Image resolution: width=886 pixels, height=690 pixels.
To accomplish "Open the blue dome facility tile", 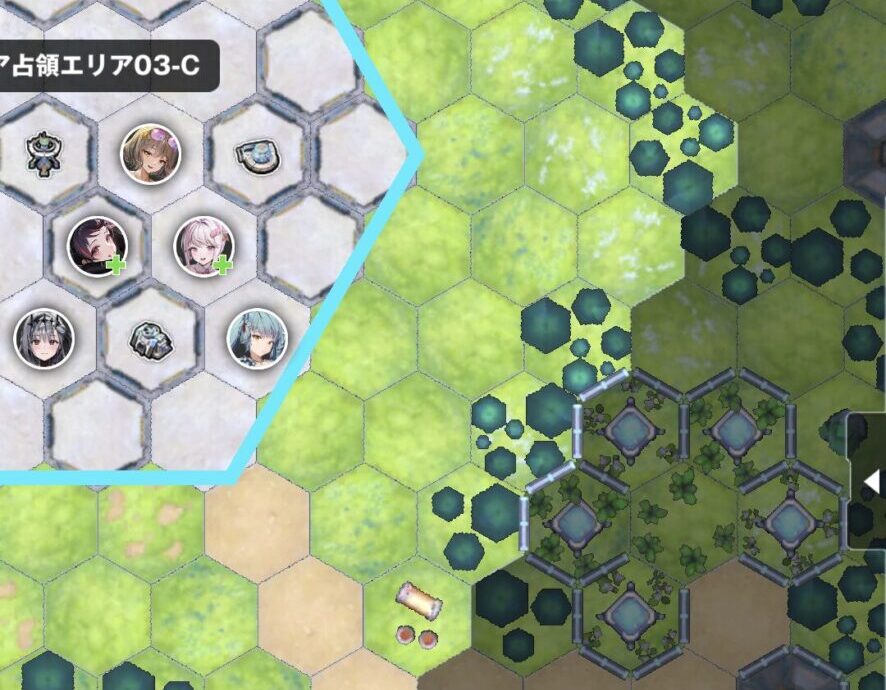I will coord(257,154).
